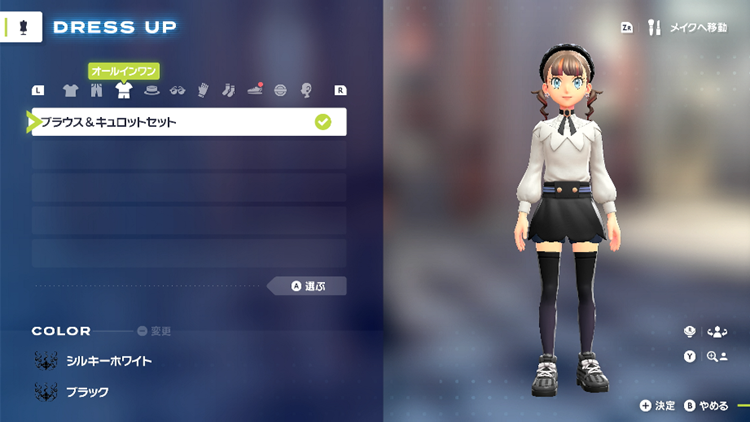Open the pants bottoms tab

click(x=97, y=91)
